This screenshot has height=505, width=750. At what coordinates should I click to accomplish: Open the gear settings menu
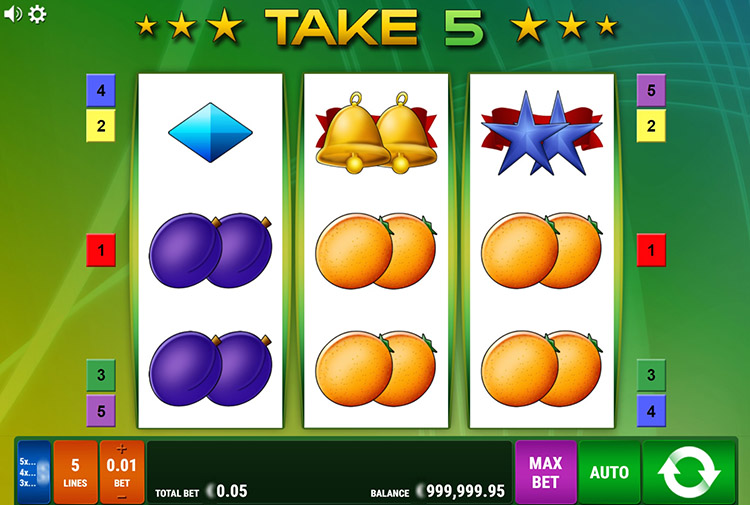[37, 14]
